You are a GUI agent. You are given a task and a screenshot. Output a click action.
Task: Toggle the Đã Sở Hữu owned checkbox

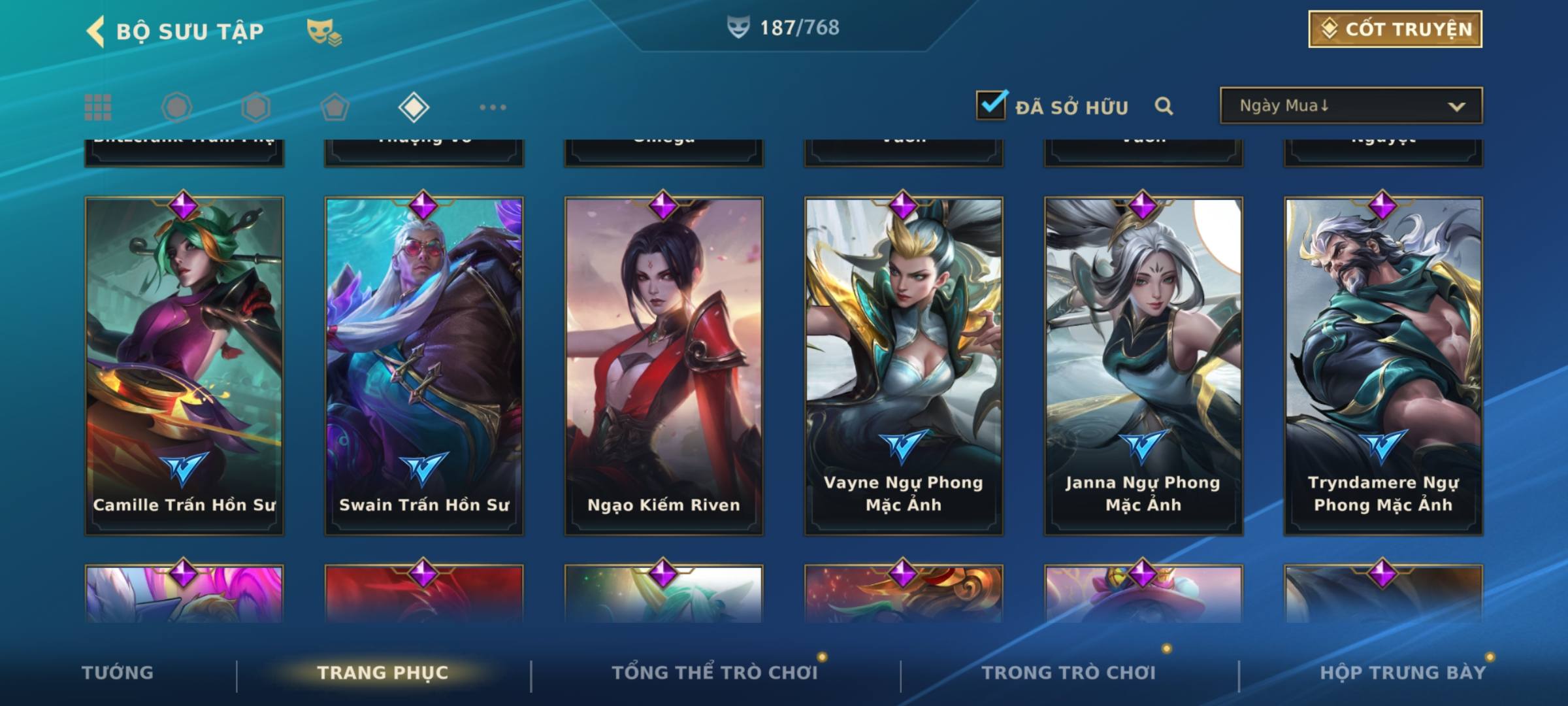[x=990, y=105]
